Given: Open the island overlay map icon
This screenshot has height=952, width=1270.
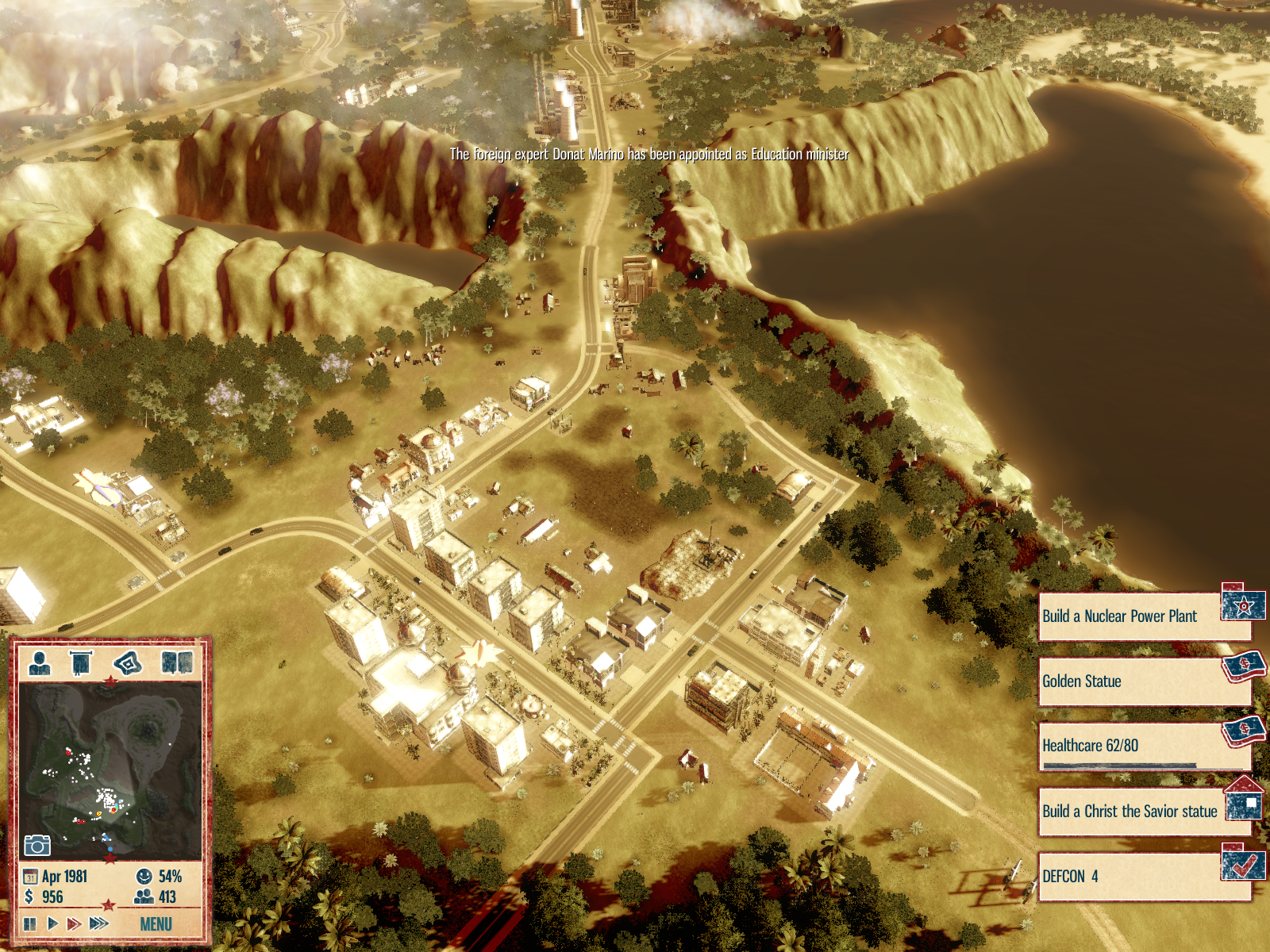Looking at the screenshot, I should pyautogui.click(x=127, y=662).
